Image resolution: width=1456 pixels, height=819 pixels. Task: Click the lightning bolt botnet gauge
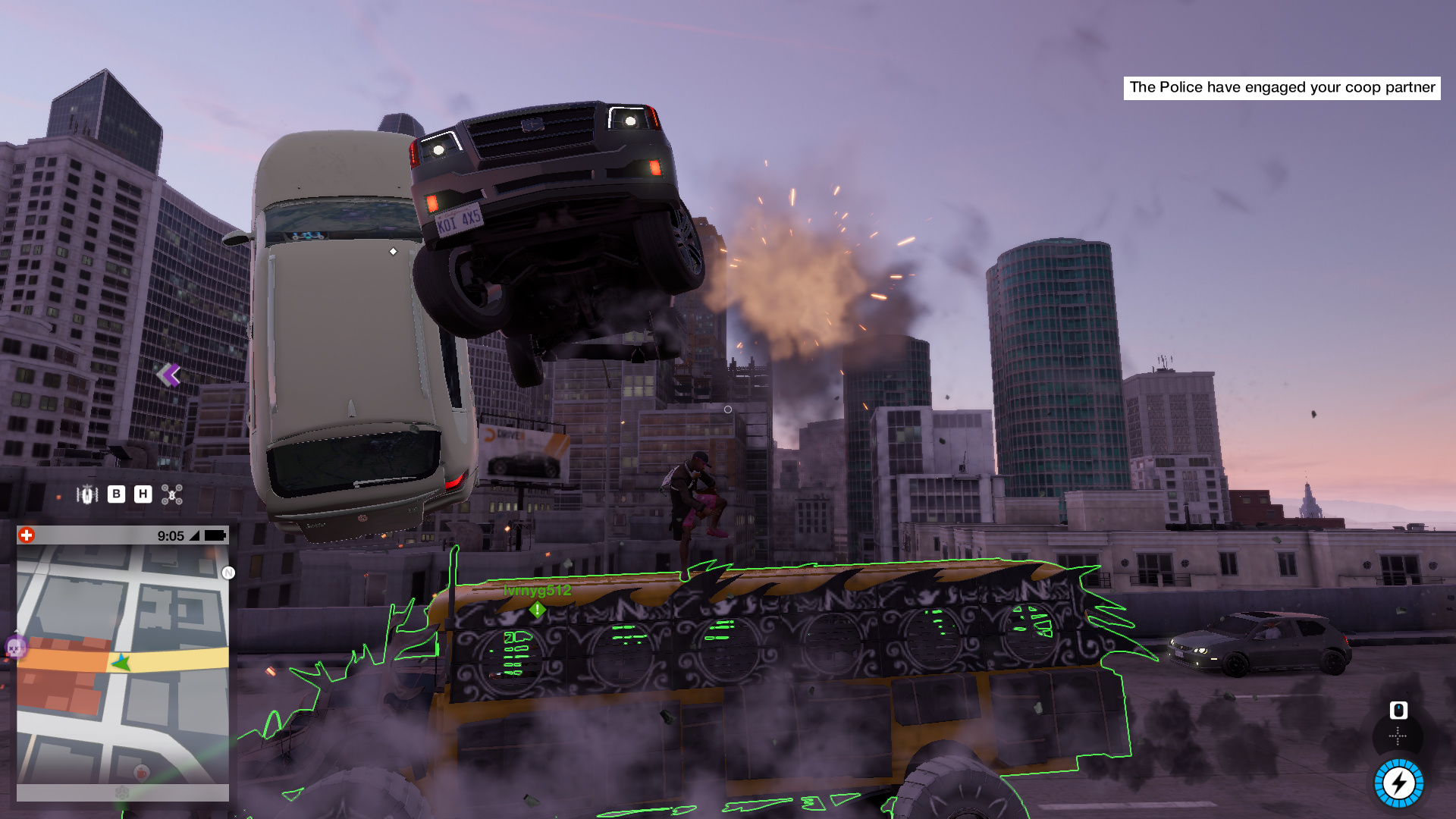click(x=1398, y=783)
